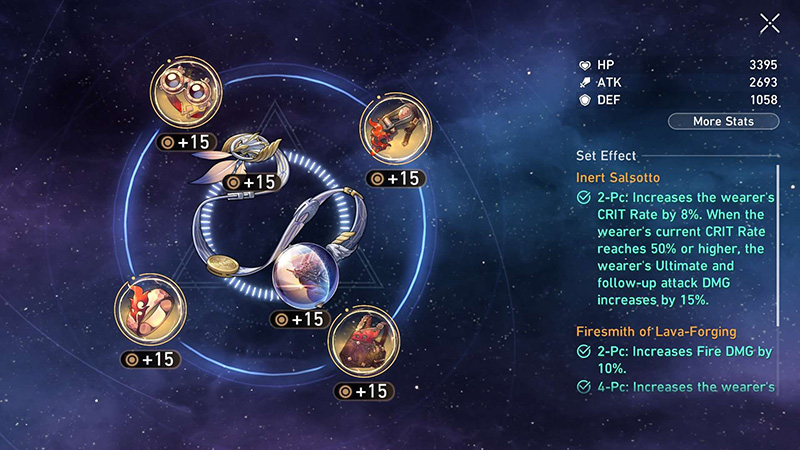This screenshot has width=800, height=450.
Task: Close the relic screen with the X
Action: click(x=769, y=24)
